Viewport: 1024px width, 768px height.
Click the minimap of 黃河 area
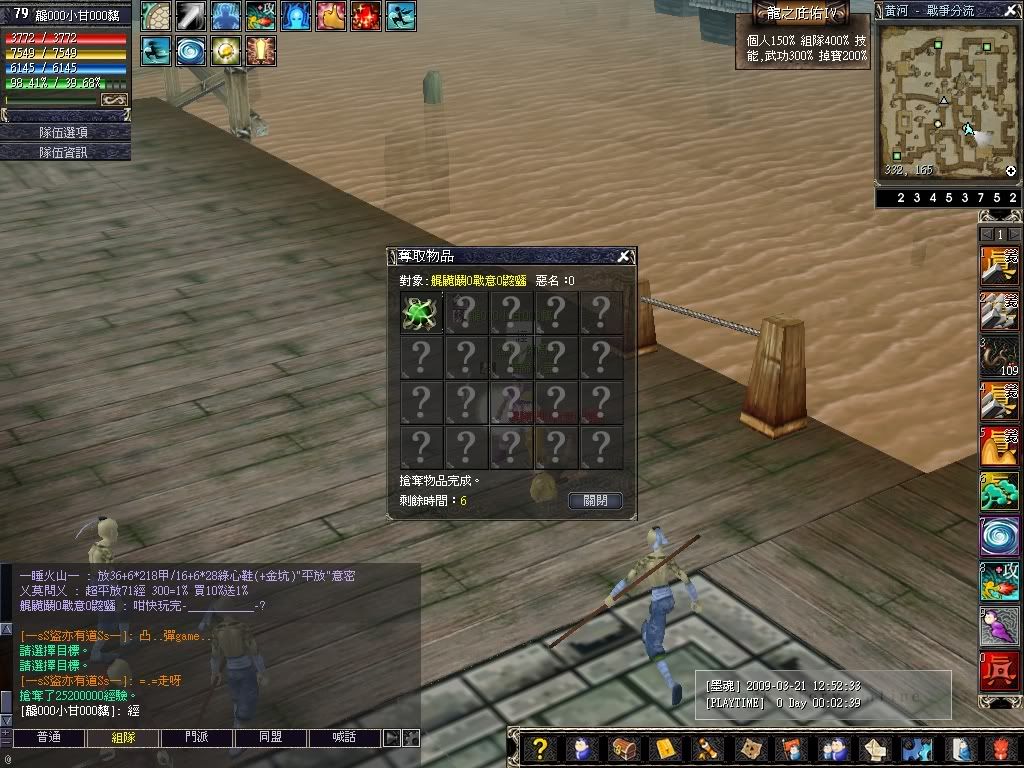tap(948, 98)
